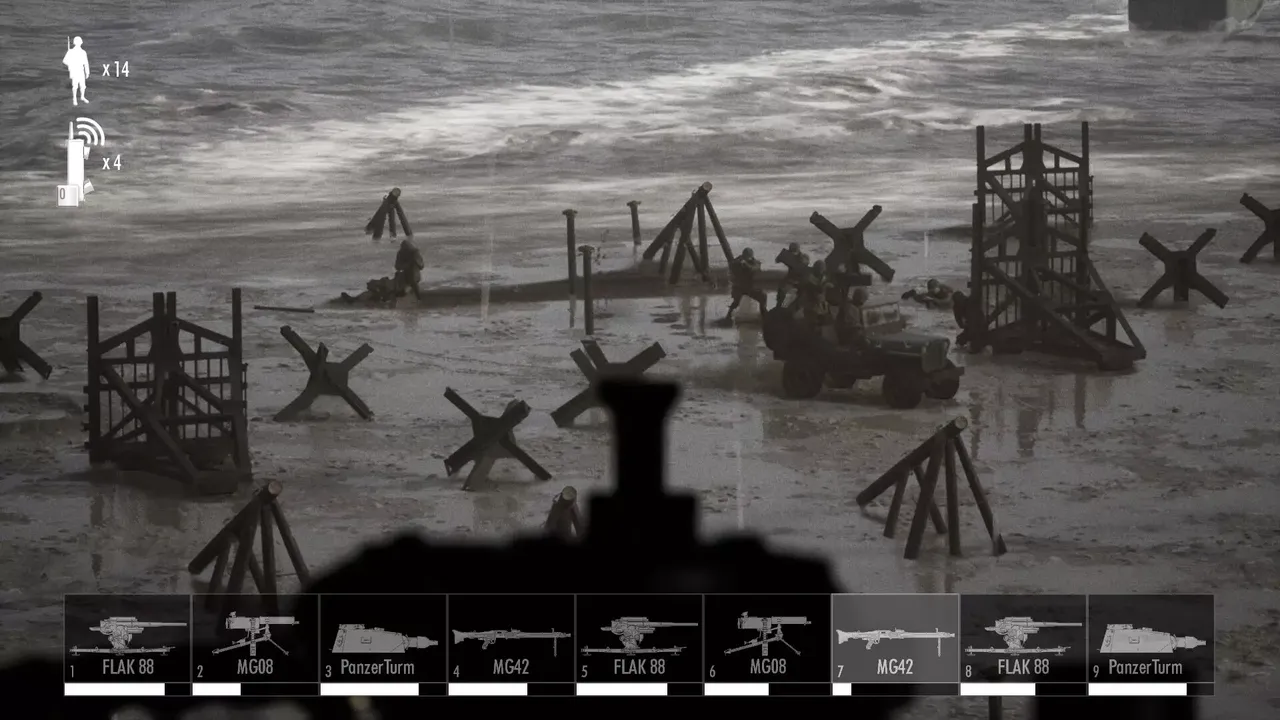This screenshot has width=1280, height=720.
Task: Select the FLAK 88 cannon in slot 1
Action: [x=128, y=640]
